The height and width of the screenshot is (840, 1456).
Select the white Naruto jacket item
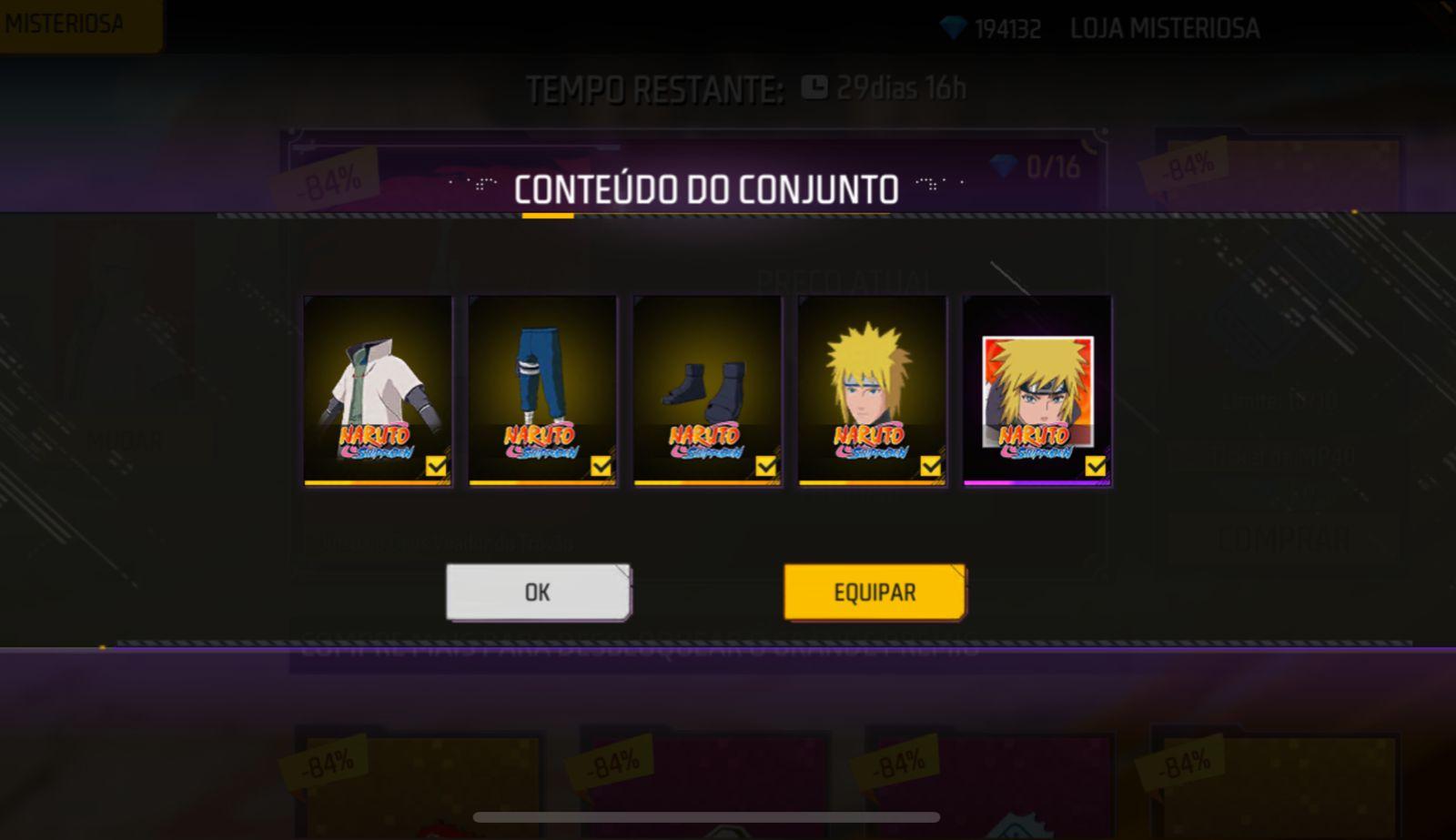(377, 390)
